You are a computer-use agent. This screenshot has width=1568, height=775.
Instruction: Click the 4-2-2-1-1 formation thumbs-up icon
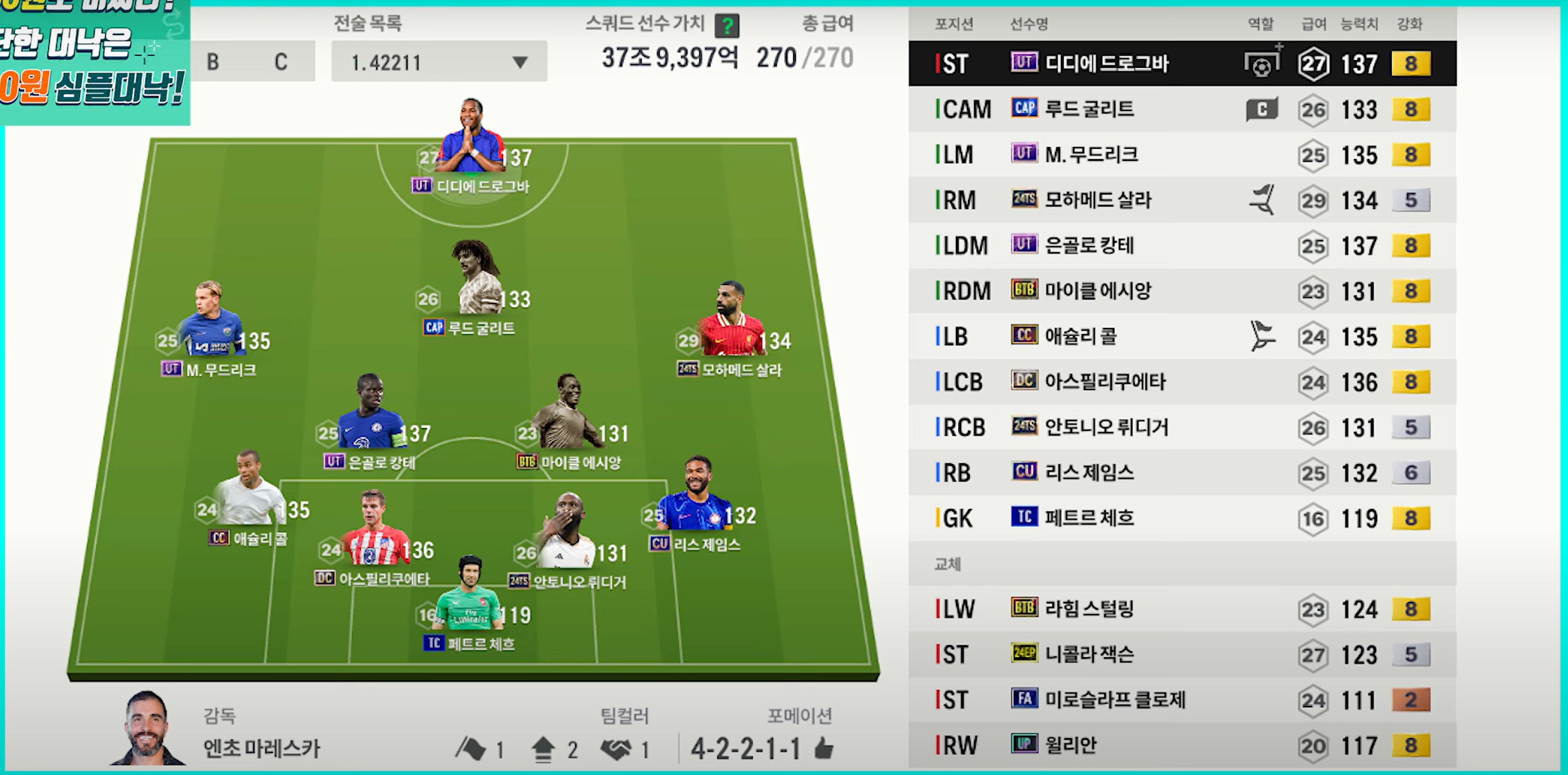pyautogui.click(x=823, y=748)
